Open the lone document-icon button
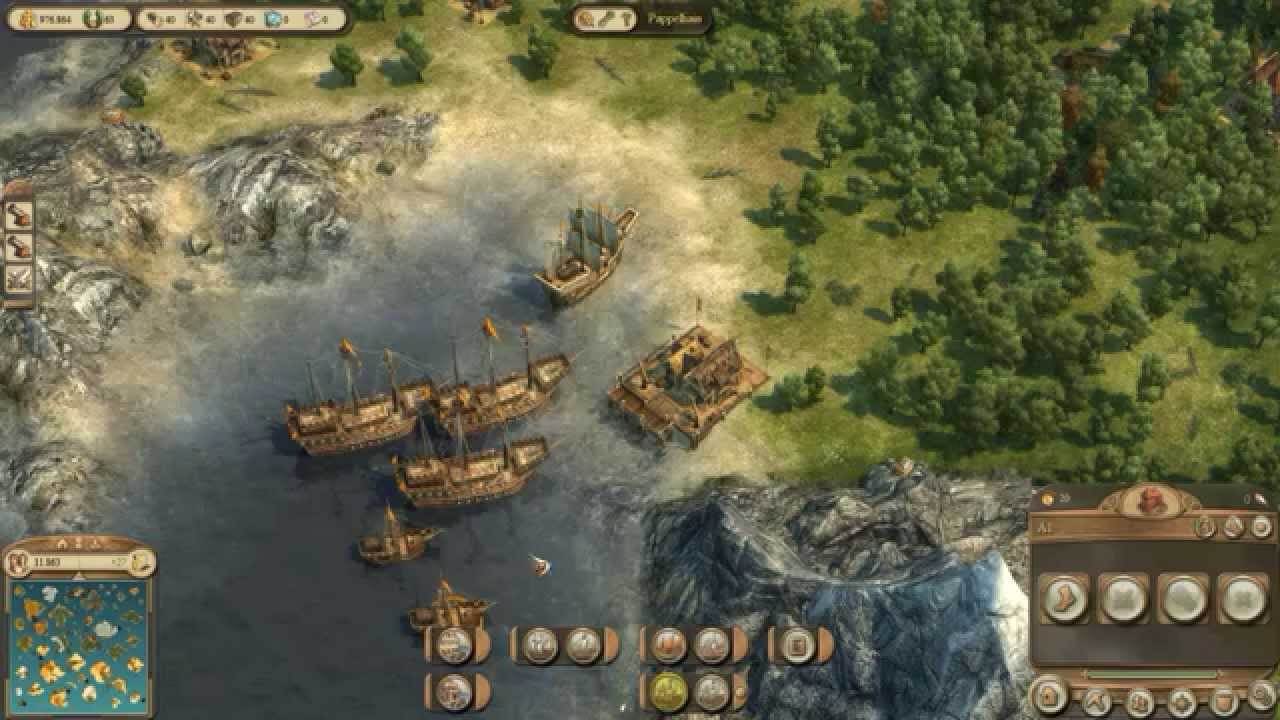This screenshot has height=720, width=1280. [x=797, y=645]
